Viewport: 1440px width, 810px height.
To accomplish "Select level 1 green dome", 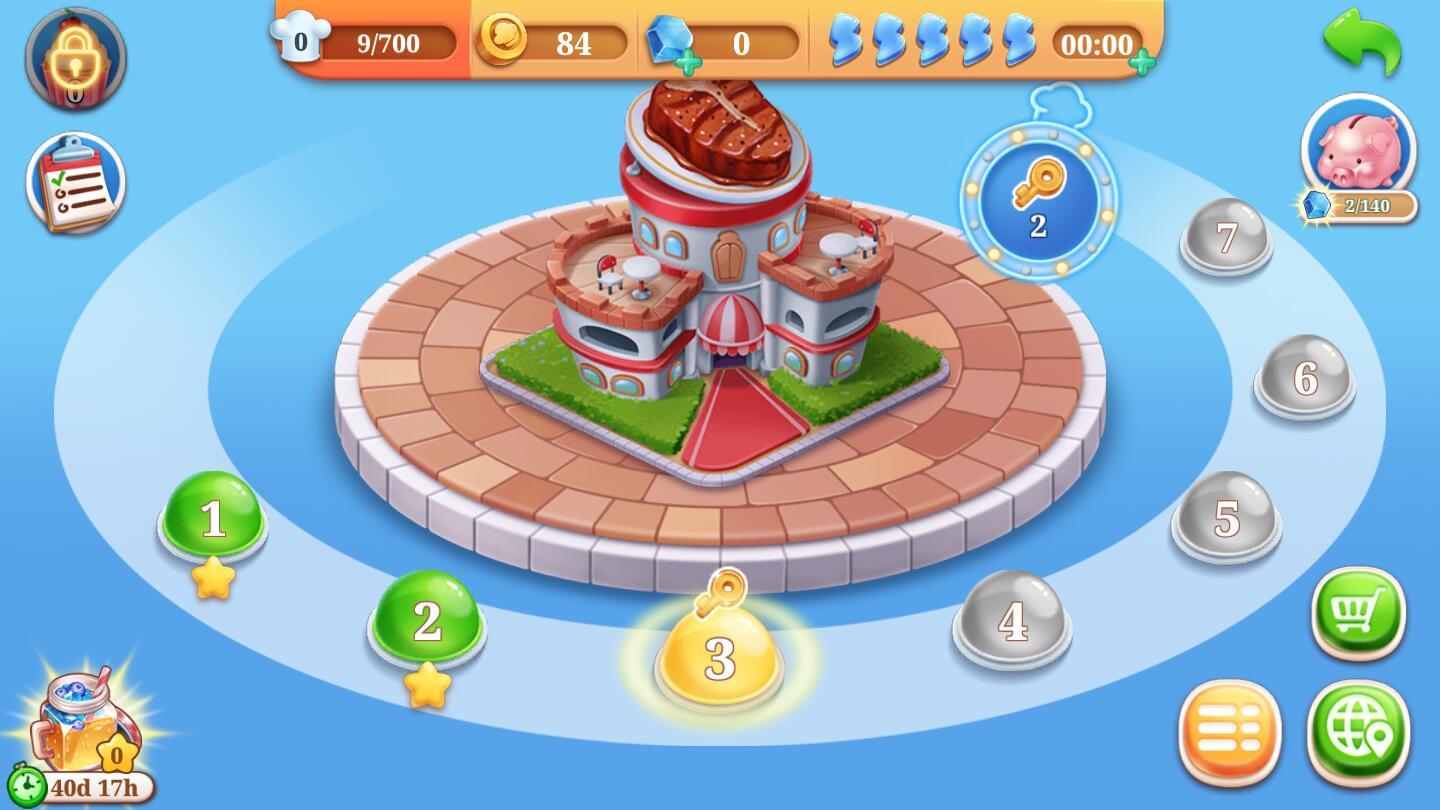I will pos(212,518).
